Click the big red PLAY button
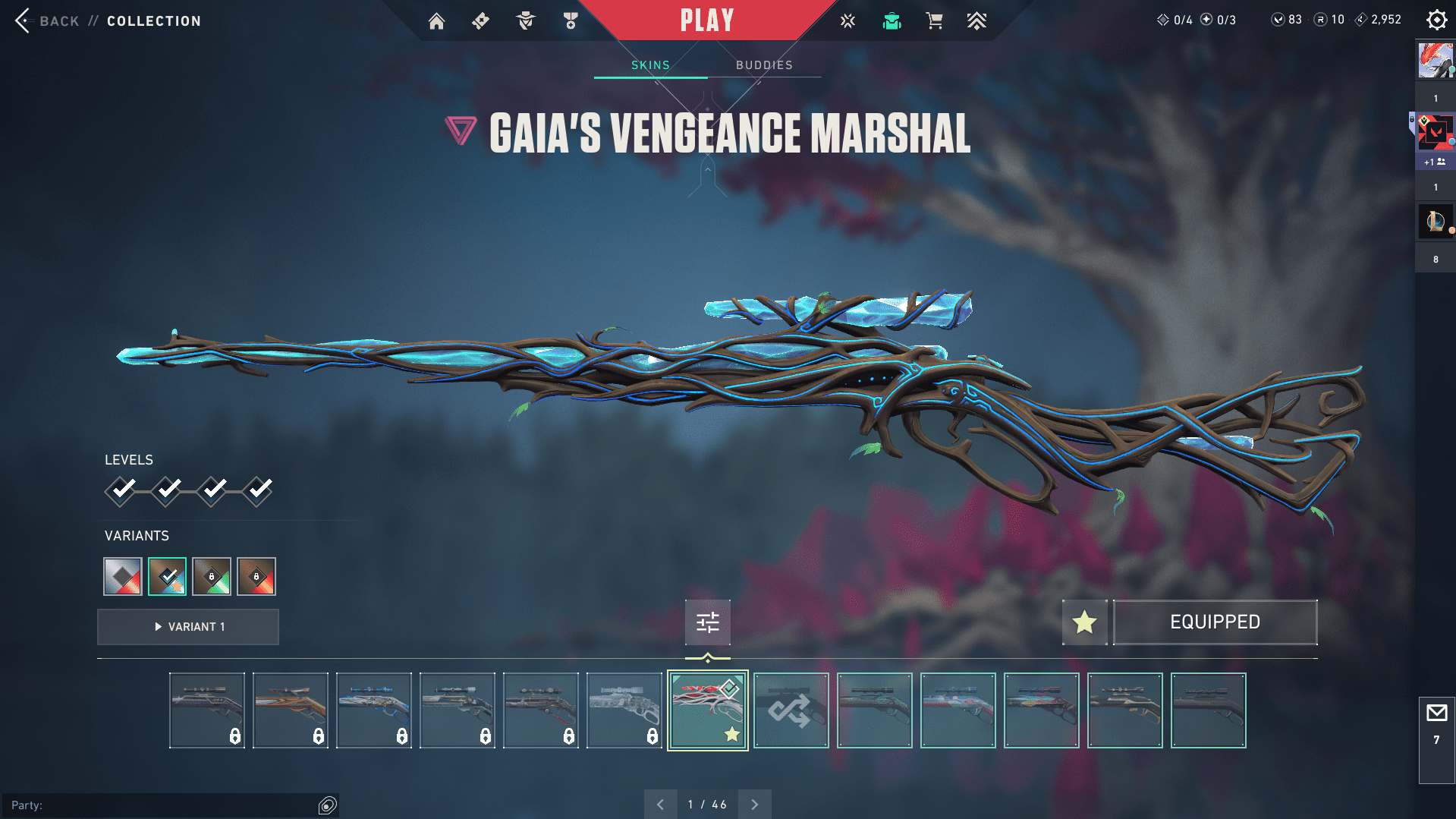This screenshot has height=819, width=1456. [706, 20]
